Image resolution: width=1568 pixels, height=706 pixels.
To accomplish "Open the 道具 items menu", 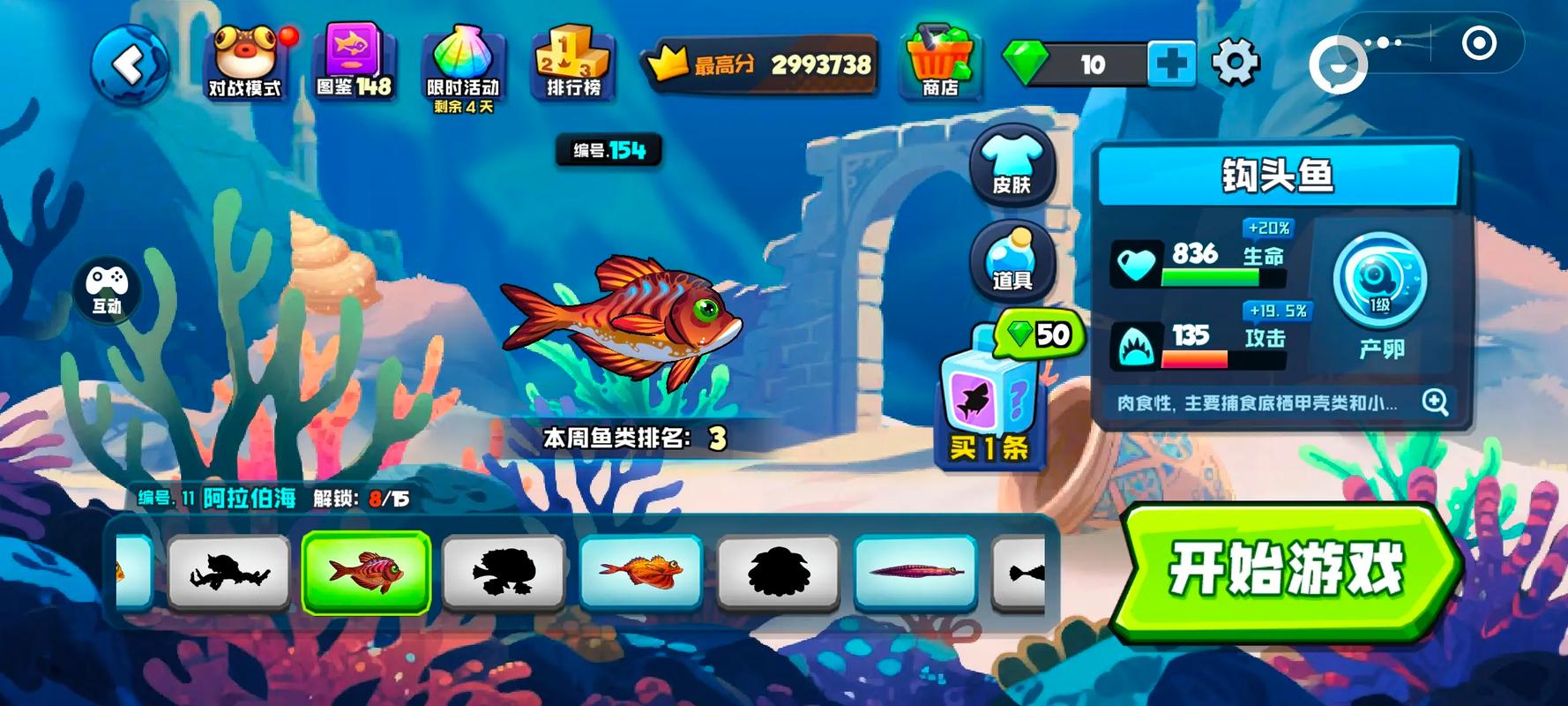I will tap(1012, 260).
